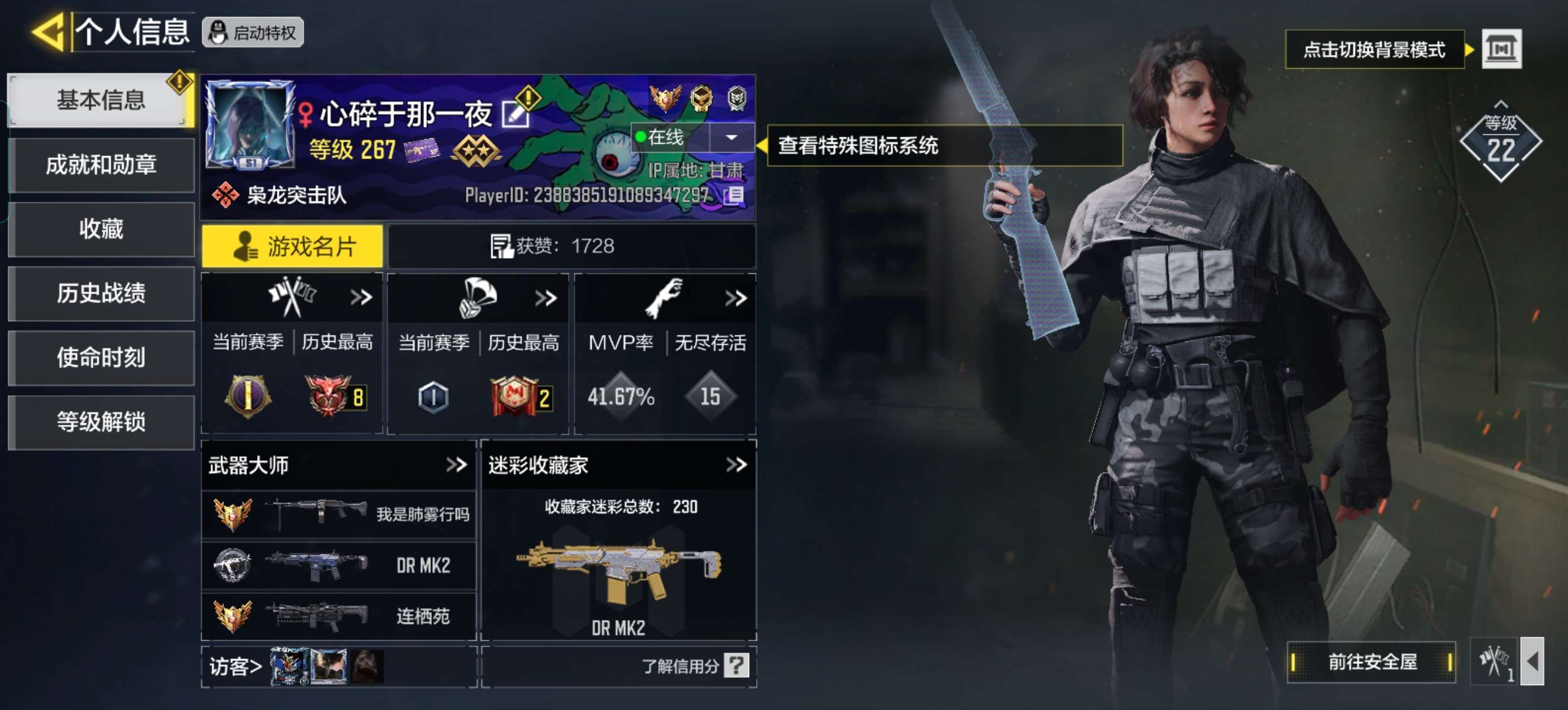
Task: View the 历史战绩 tab
Action: click(x=101, y=293)
